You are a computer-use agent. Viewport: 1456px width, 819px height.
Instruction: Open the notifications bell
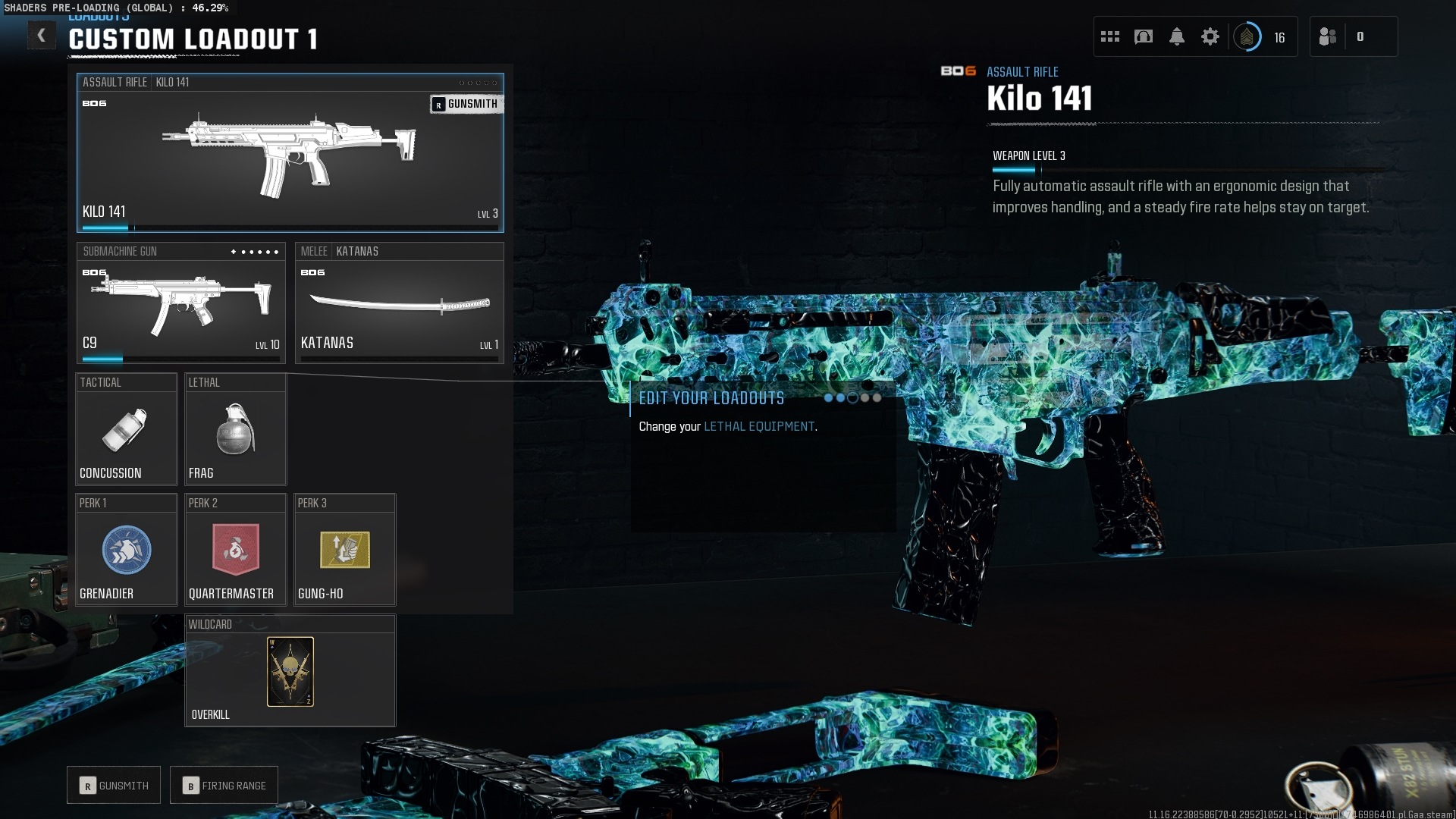point(1177,36)
